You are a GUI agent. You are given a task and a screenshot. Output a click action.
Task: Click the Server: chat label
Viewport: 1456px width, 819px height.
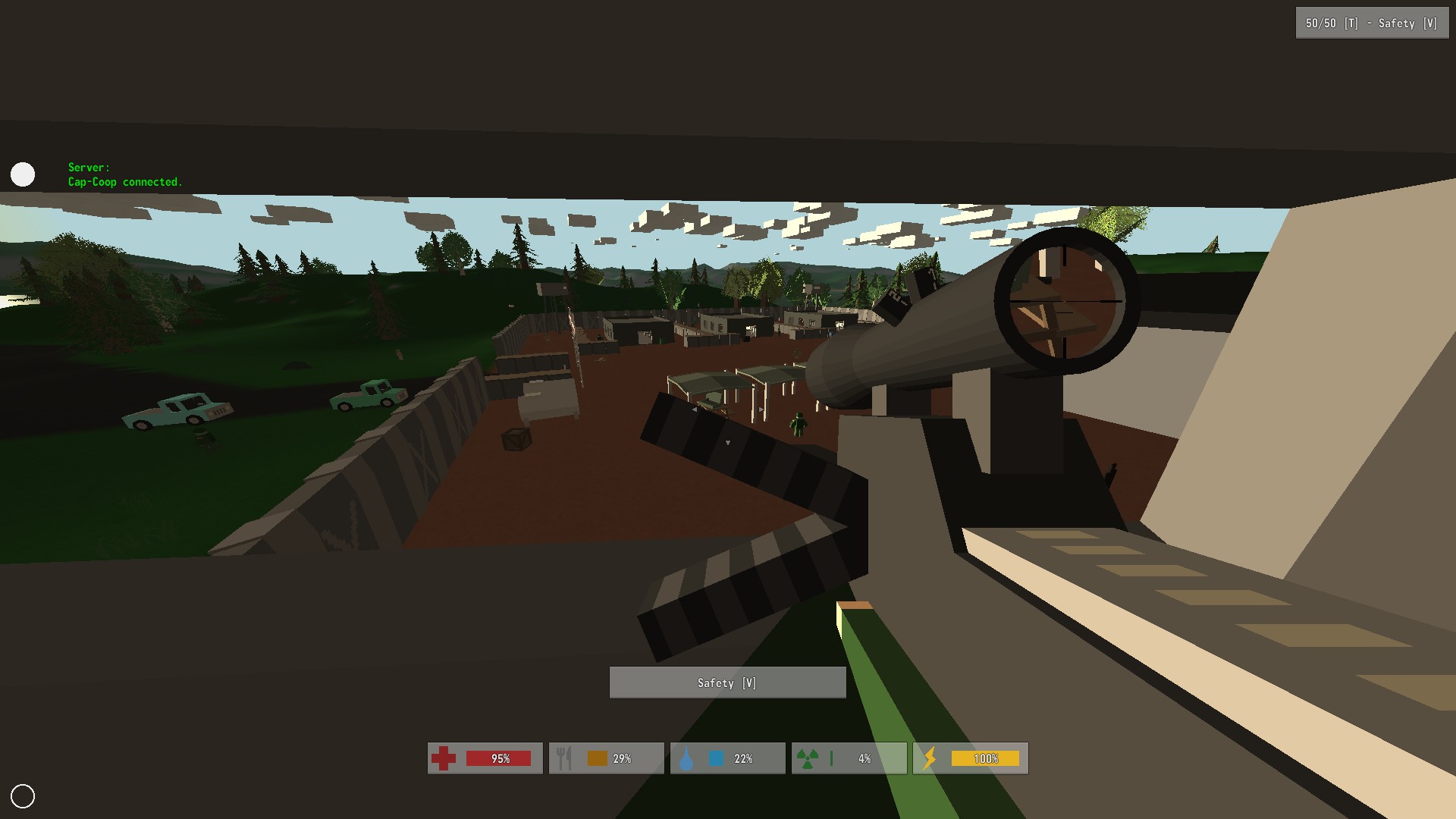point(88,168)
